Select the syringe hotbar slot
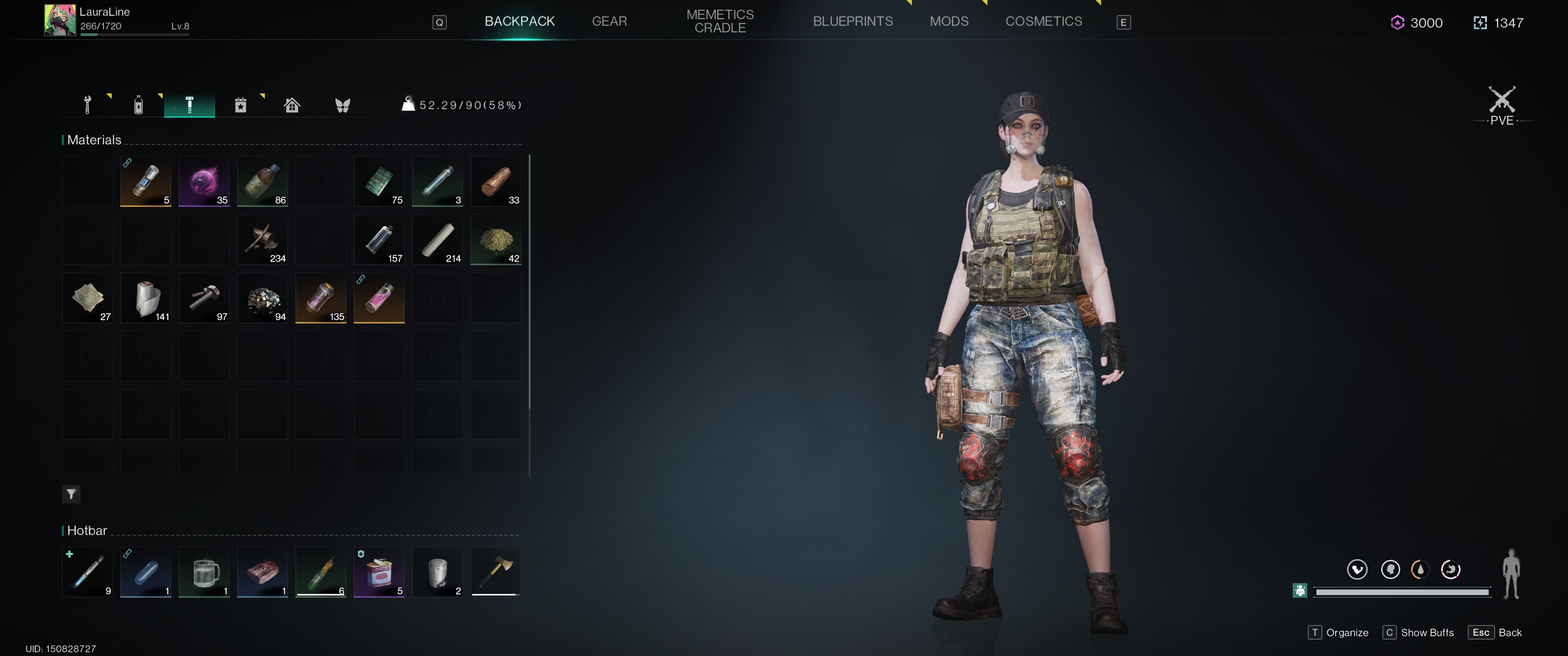 click(x=88, y=572)
